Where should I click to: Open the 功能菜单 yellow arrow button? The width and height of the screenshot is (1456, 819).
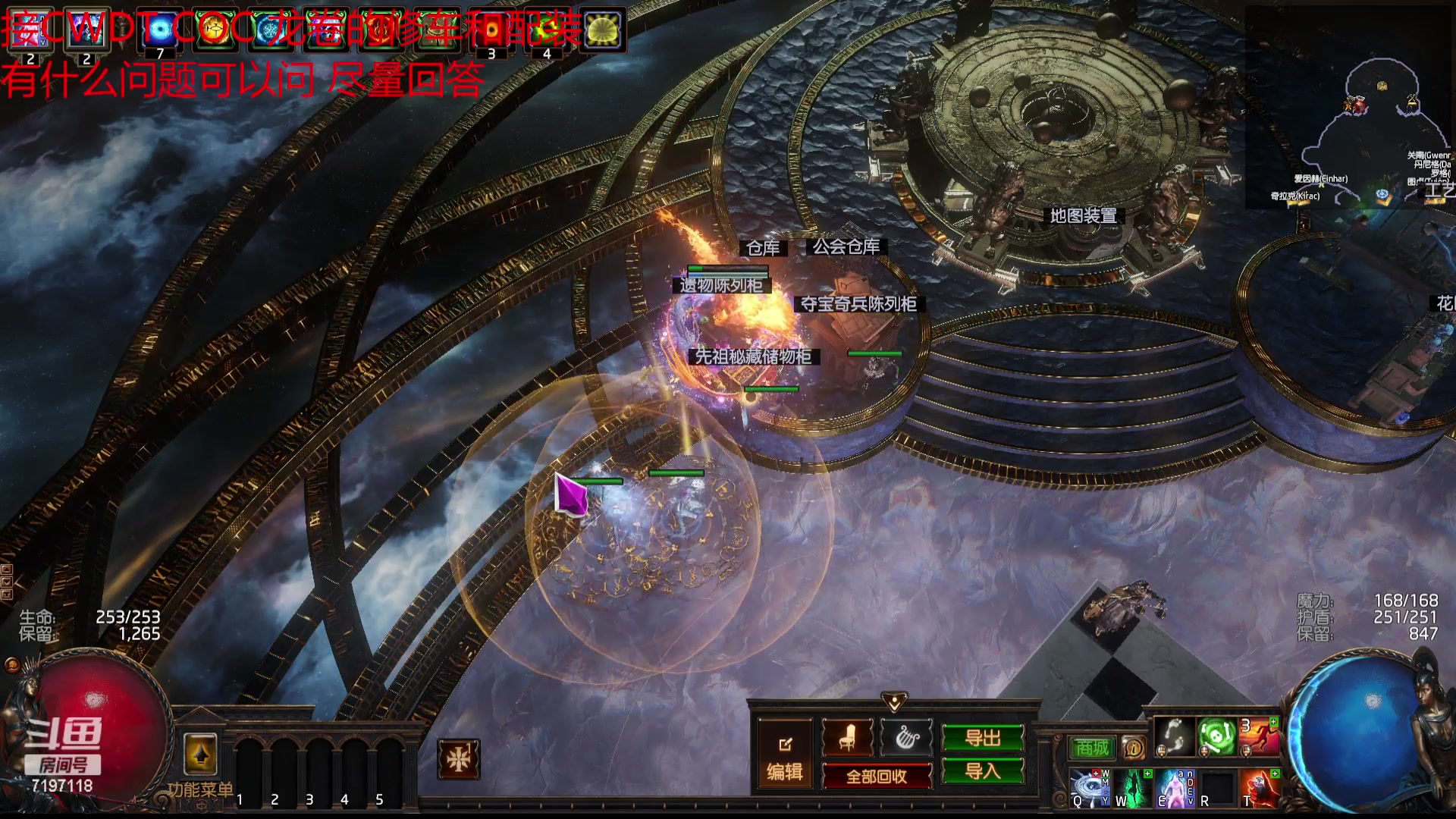[200, 755]
